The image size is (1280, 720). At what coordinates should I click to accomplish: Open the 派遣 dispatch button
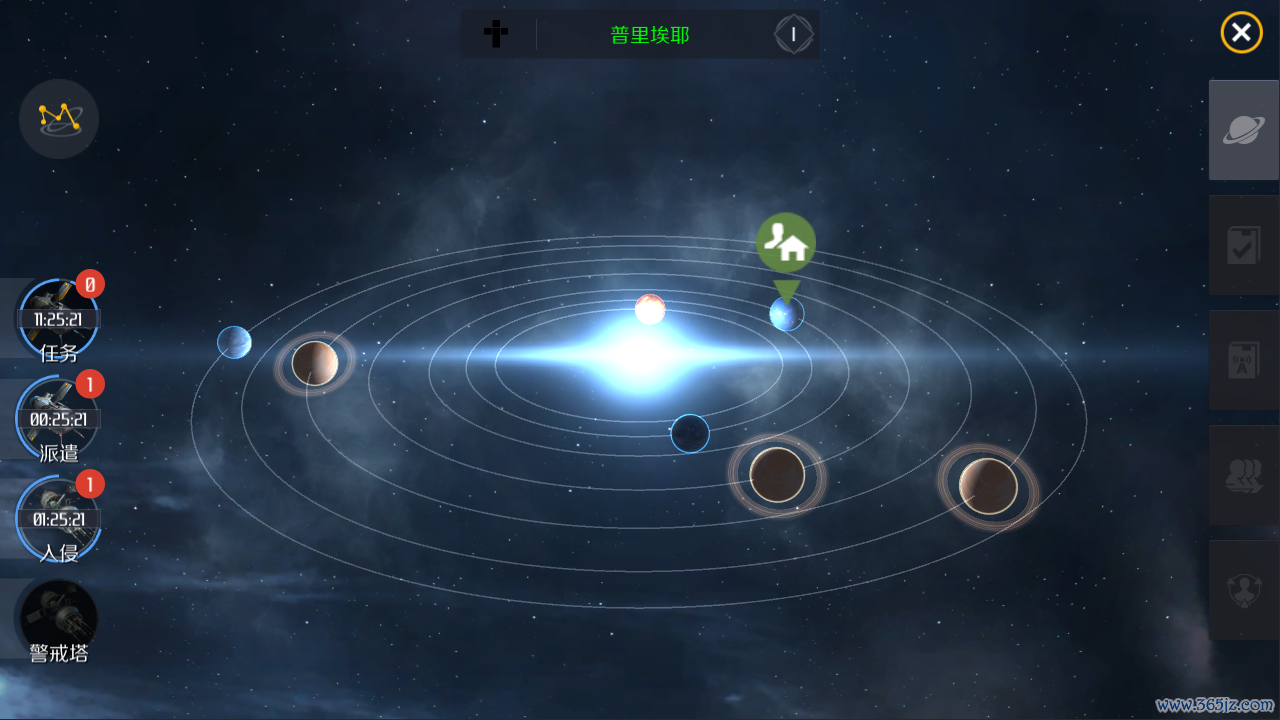coord(58,420)
